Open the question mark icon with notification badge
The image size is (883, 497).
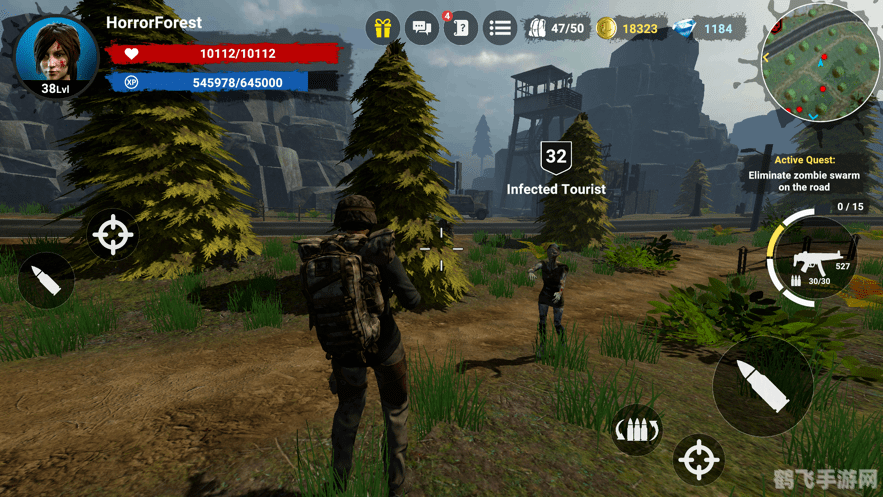click(461, 28)
